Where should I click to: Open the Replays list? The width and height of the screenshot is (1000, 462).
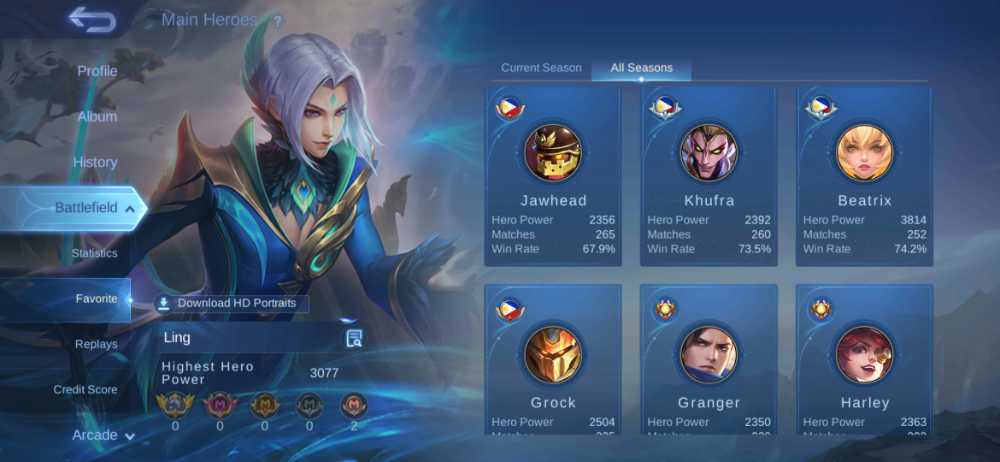pos(96,344)
